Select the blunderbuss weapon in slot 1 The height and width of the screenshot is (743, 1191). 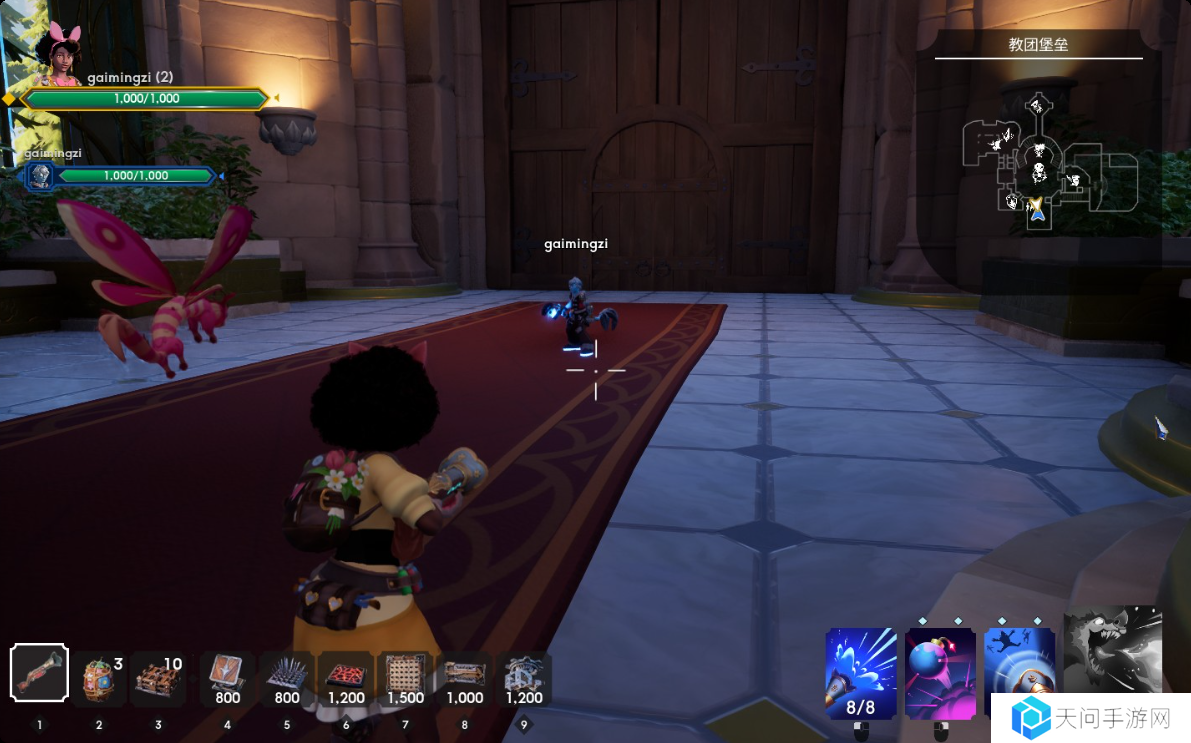tap(39, 673)
